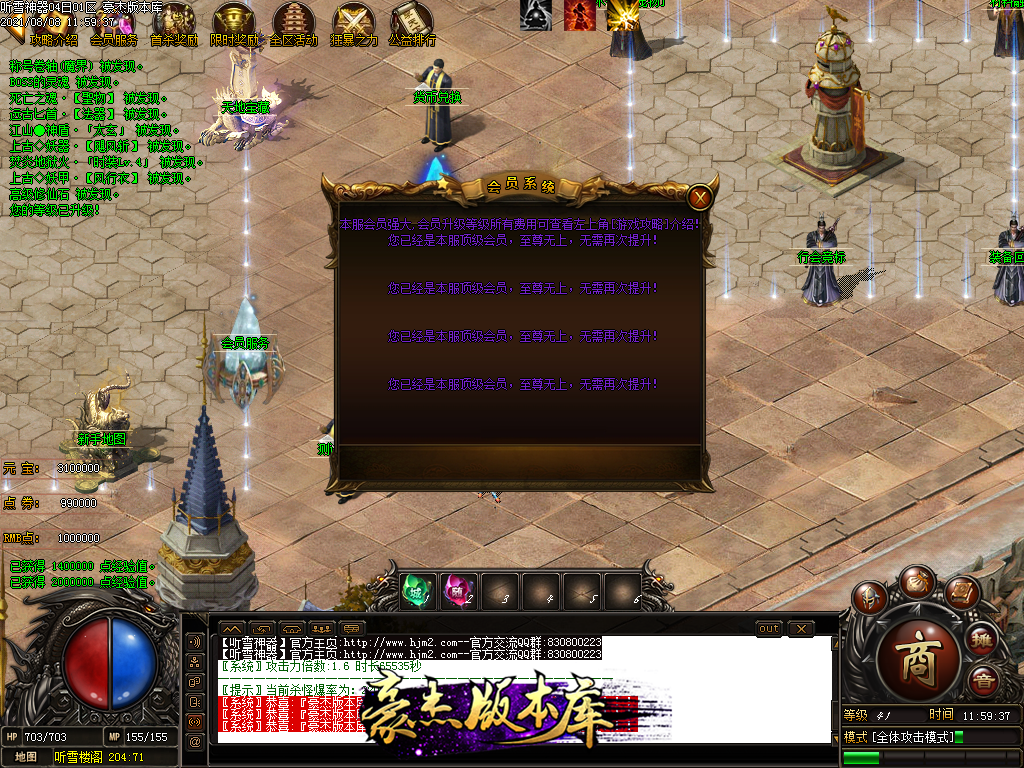This screenshot has height=768, width=1024.
Task: Open the 全区活动 pagoda icon
Action: [294, 24]
